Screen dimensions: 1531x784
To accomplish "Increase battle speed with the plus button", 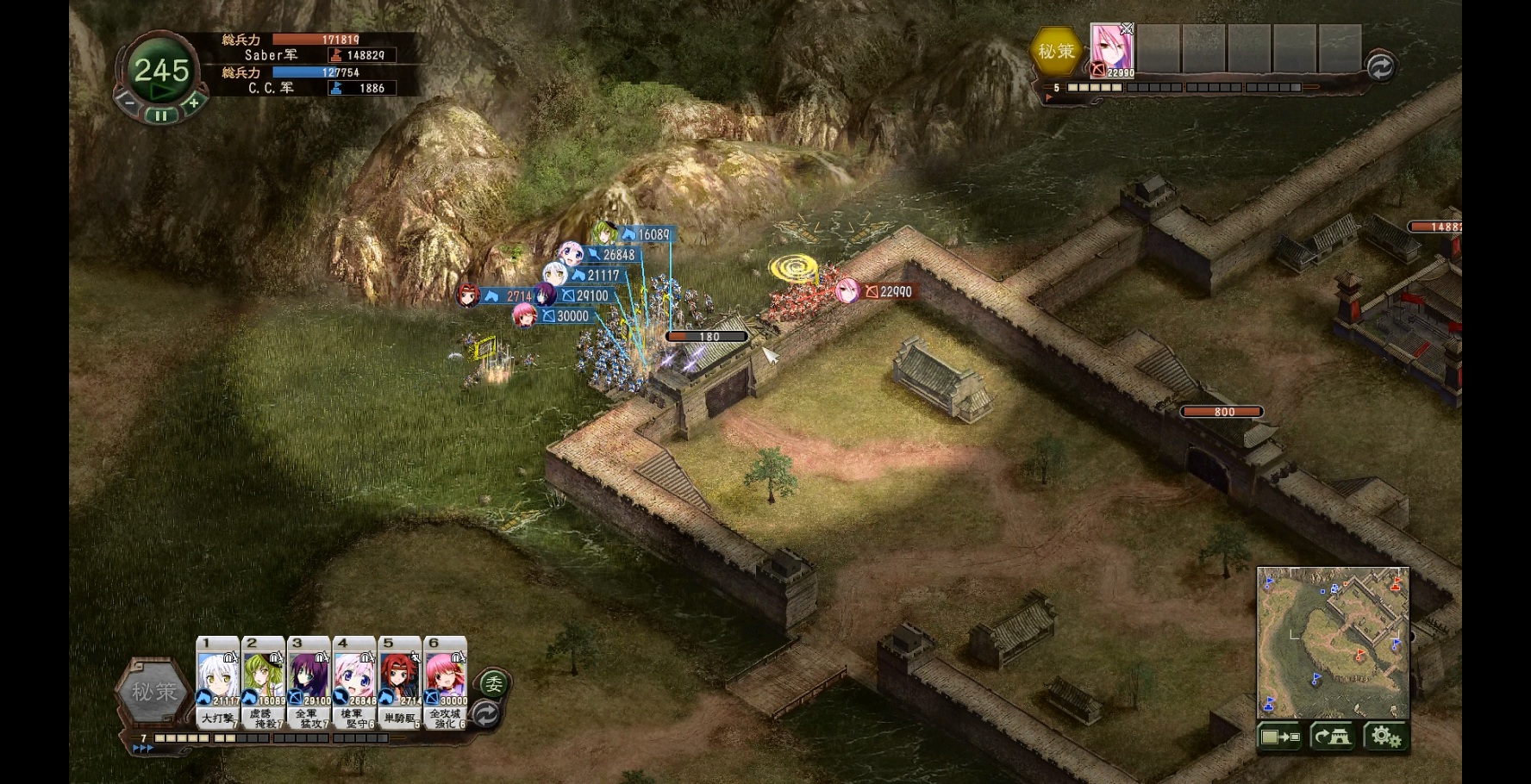I will click(x=193, y=103).
